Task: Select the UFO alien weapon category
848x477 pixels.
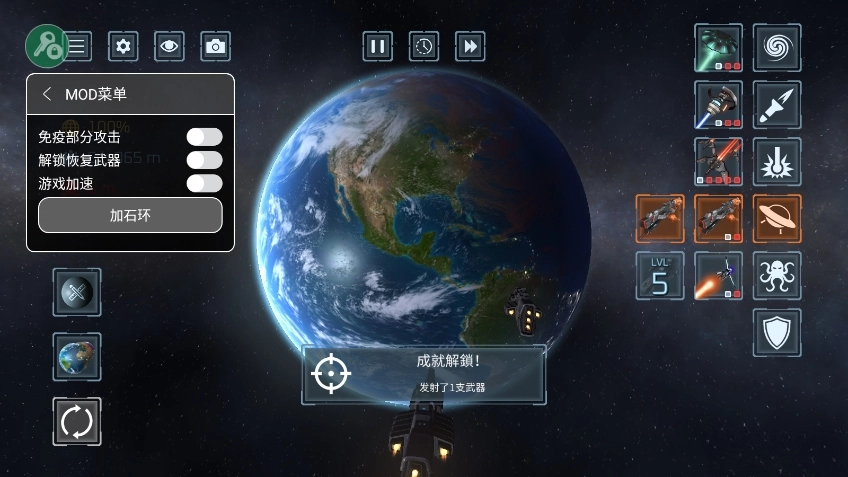Action: click(x=777, y=218)
